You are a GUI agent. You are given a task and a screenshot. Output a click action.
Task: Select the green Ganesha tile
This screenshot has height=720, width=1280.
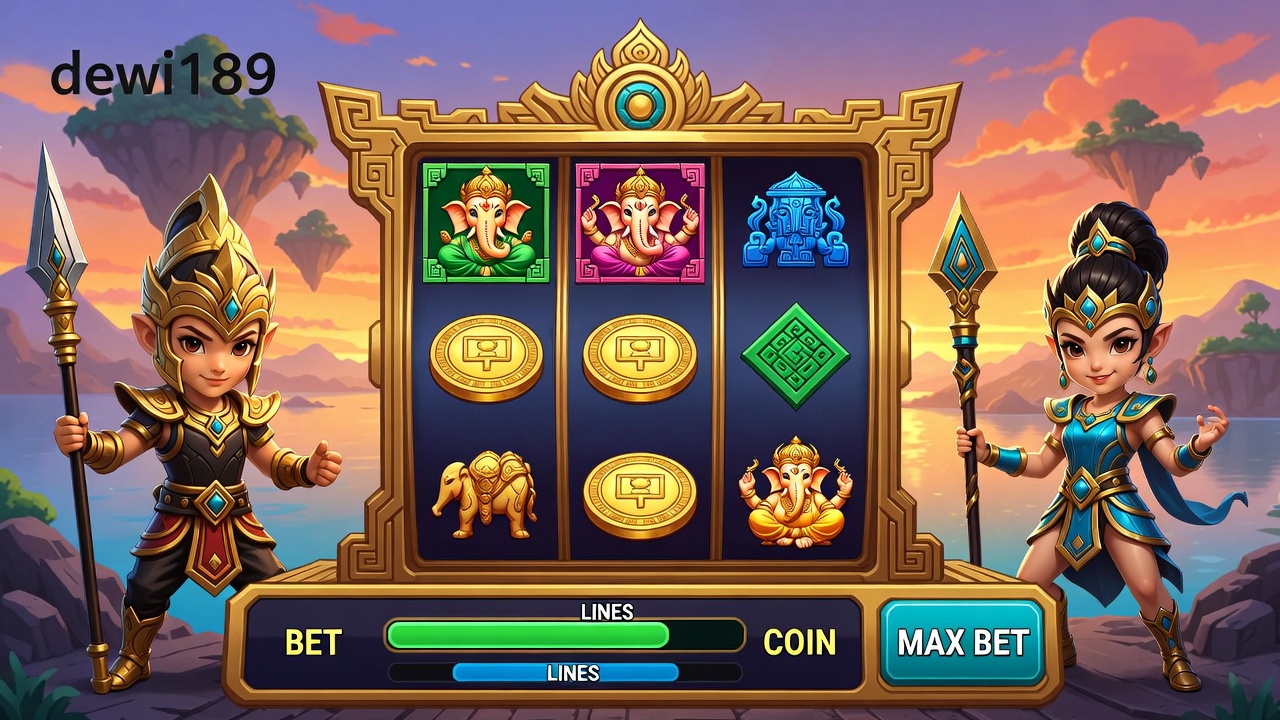point(486,223)
